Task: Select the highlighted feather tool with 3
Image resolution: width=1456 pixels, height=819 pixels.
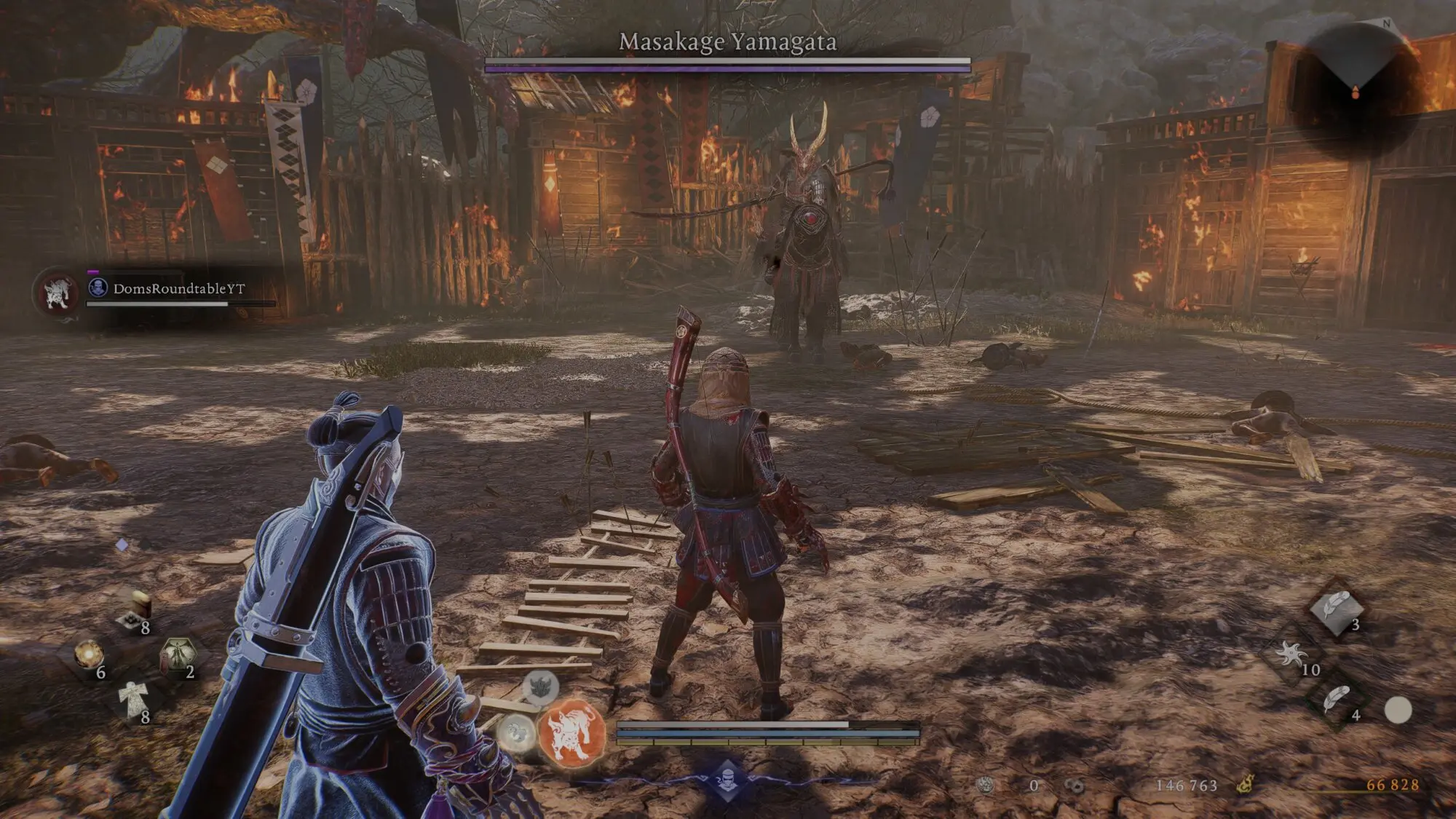Action: coord(1337,609)
